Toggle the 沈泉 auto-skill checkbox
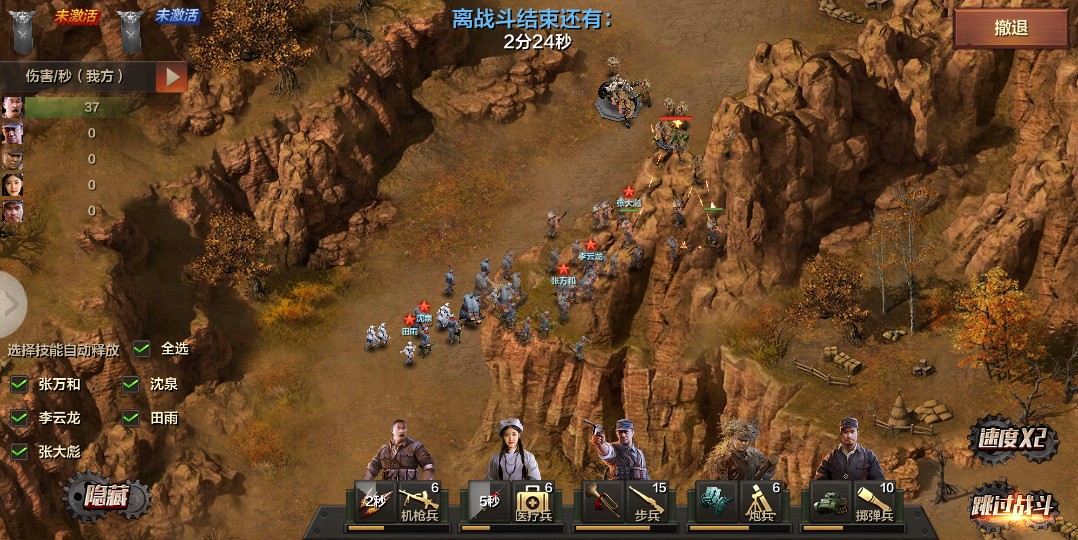The image size is (1078, 540). (x=131, y=384)
